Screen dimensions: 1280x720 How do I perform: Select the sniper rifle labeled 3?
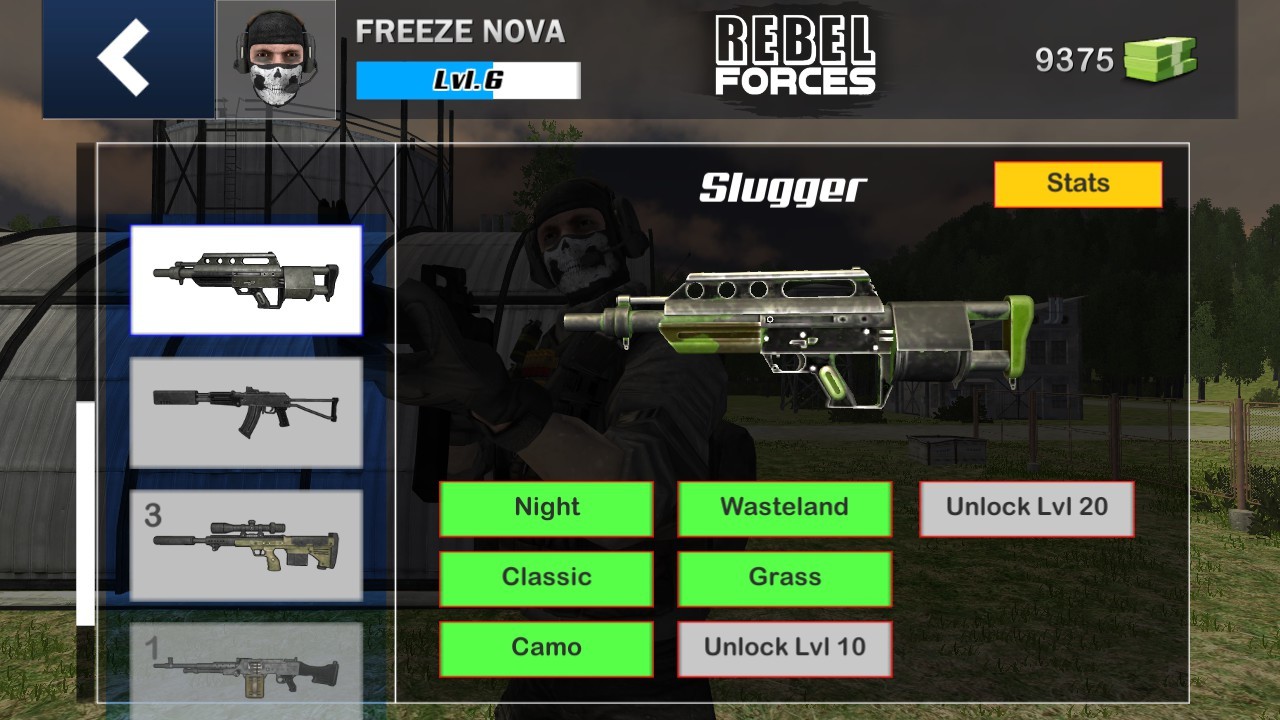pyautogui.click(x=245, y=547)
